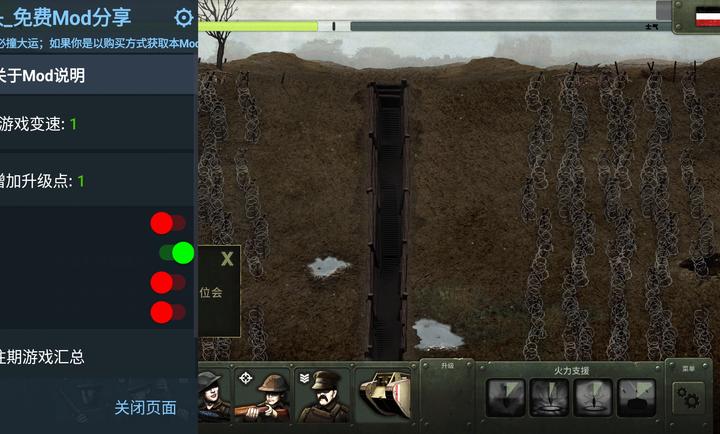Image resolution: width=720 pixels, height=434 pixels.
Task: Close the mod page with 关闭页面
Action: (145, 407)
